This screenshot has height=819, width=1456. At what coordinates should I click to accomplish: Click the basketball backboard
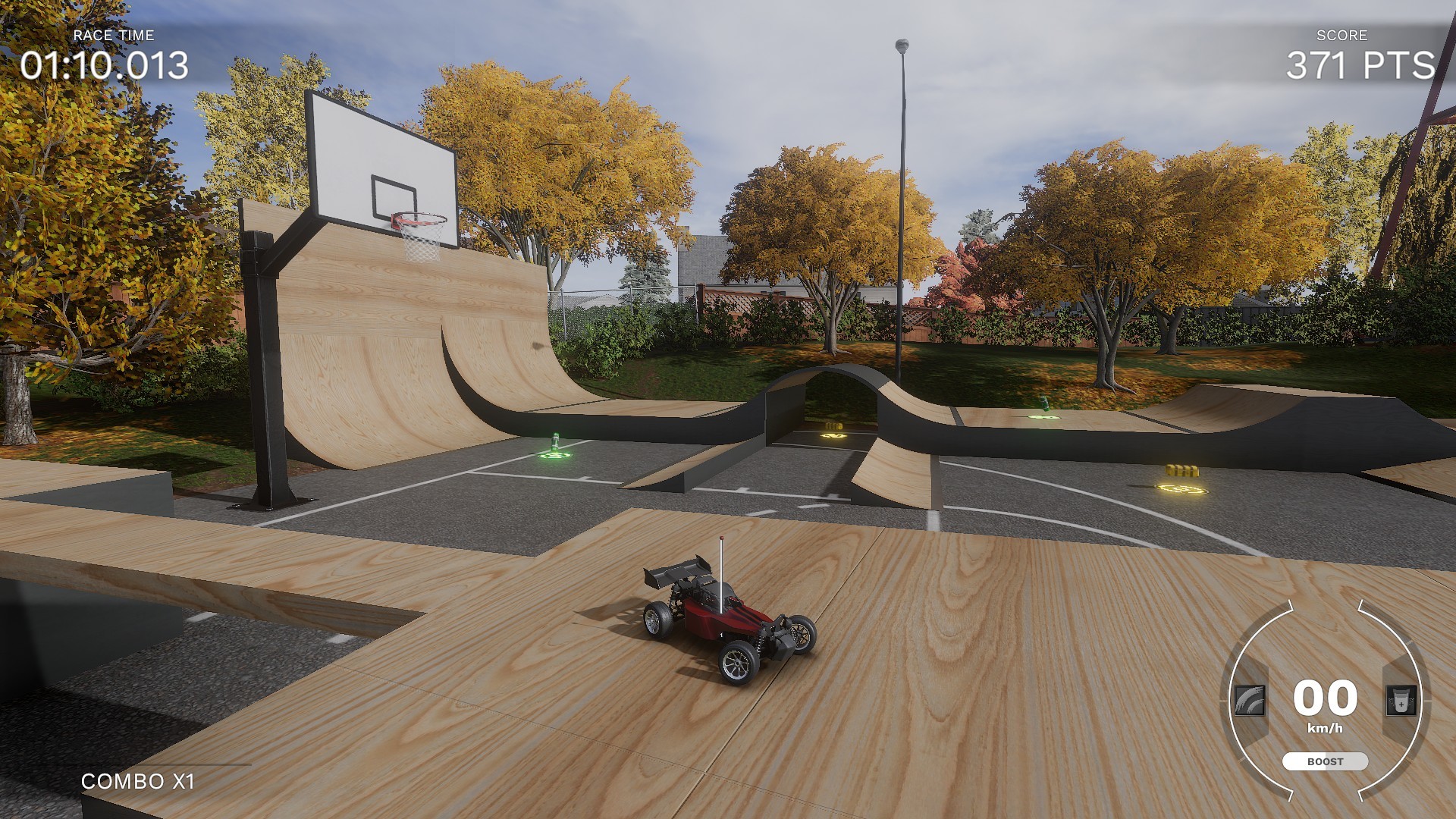pyautogui.click(x=379, y=159)
